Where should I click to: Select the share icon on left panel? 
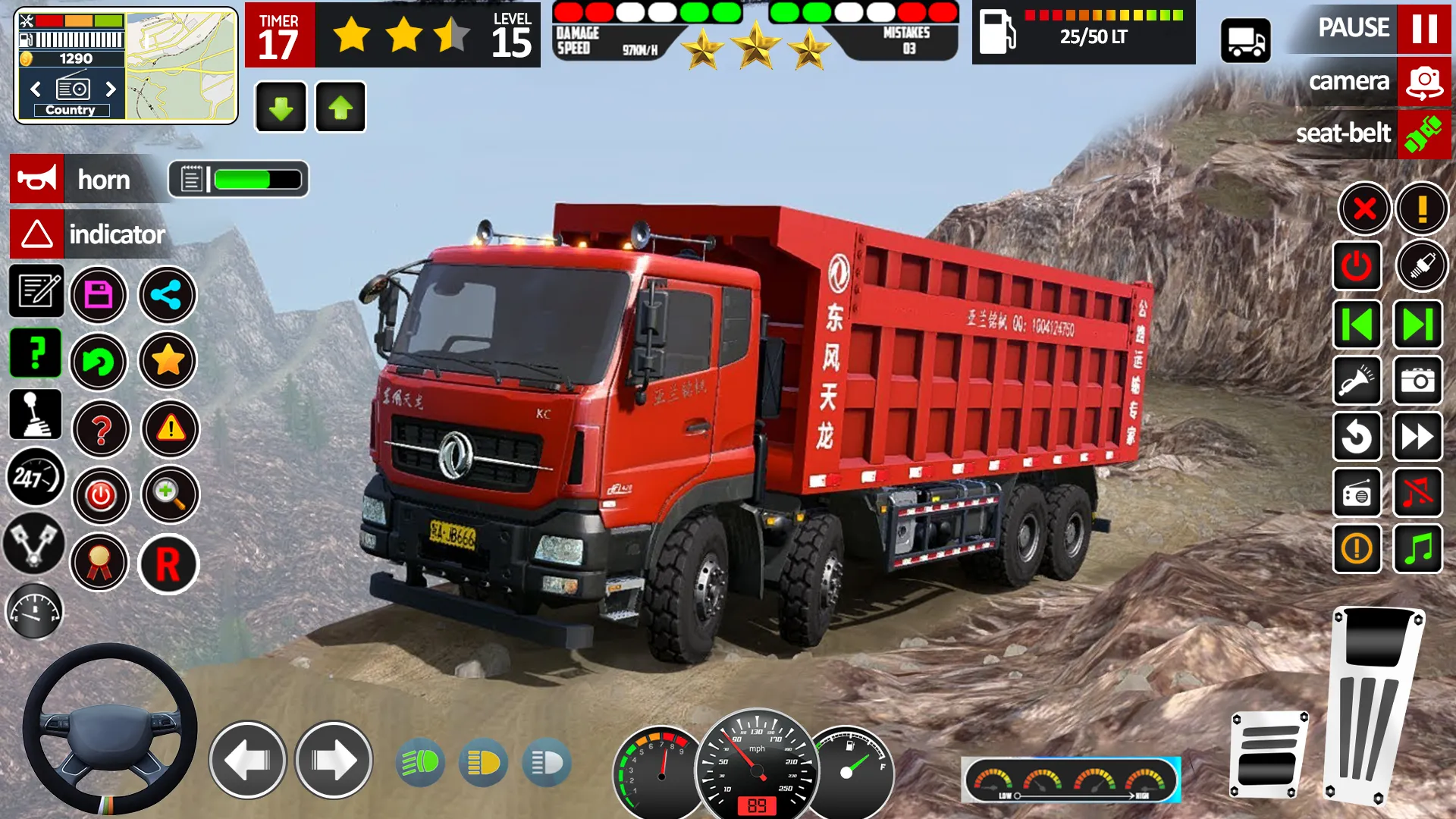tap(168, 293)
